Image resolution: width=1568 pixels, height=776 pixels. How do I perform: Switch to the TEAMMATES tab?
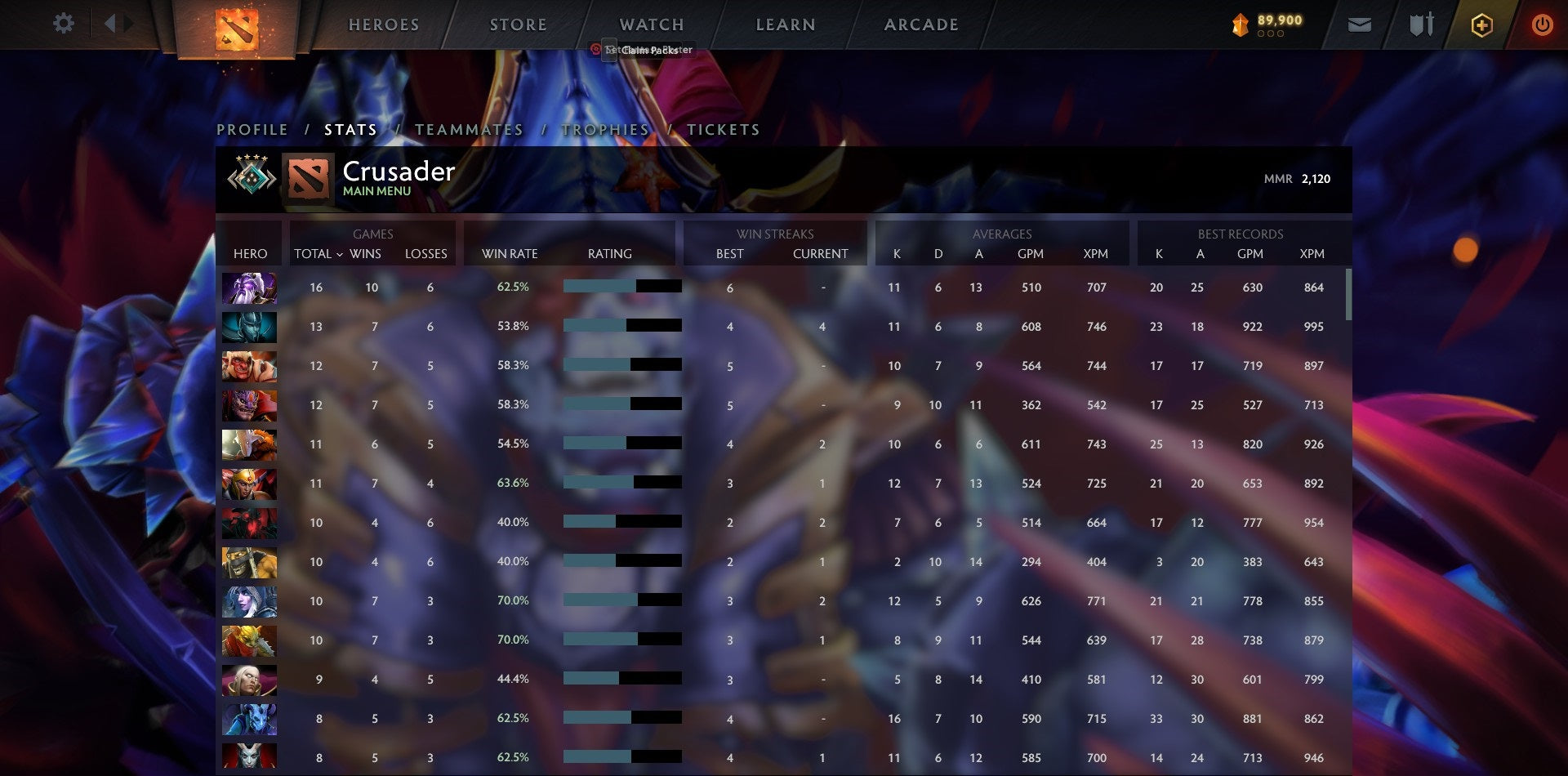[470, 129]
